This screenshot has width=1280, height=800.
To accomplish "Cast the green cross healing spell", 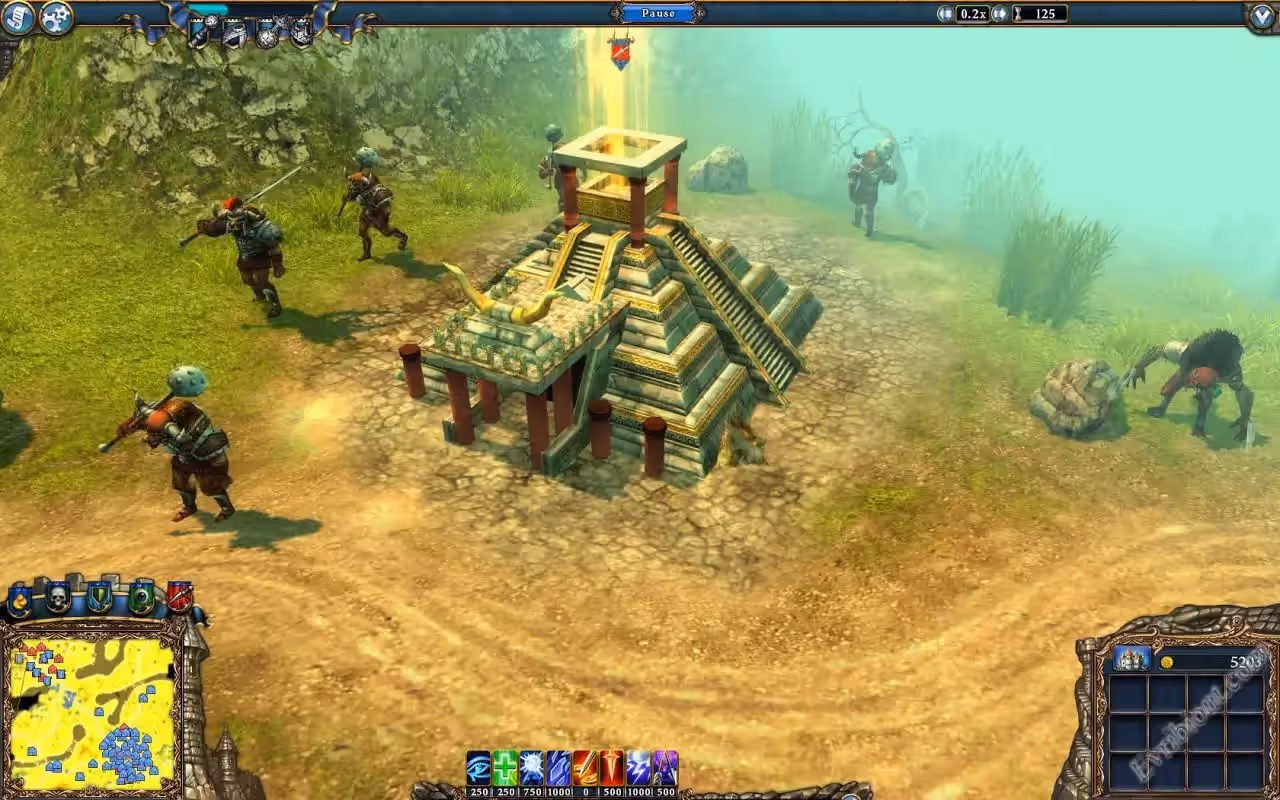I will (x=505, y=768).
